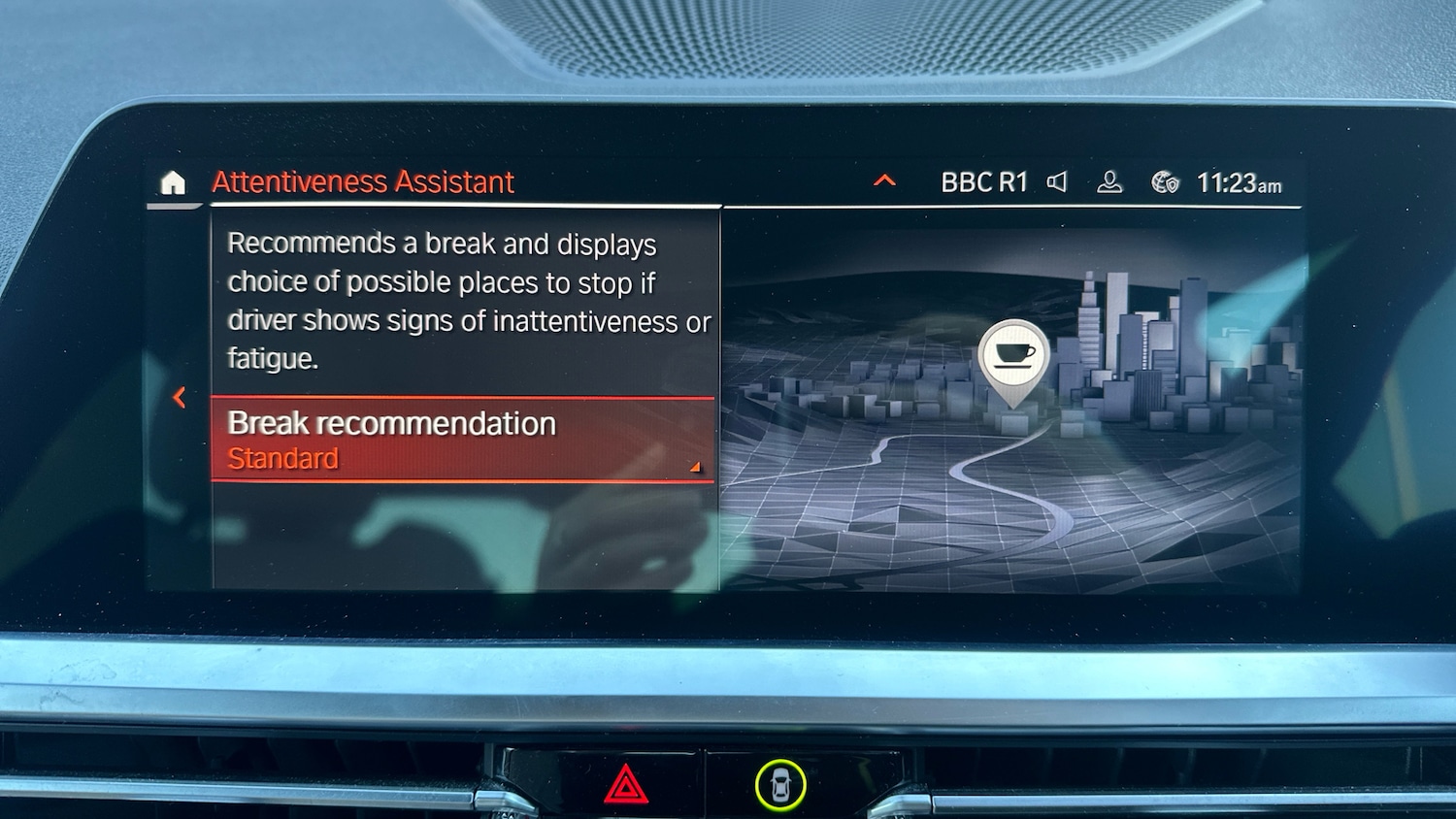Open the driver profile icon

point(1109,182)
